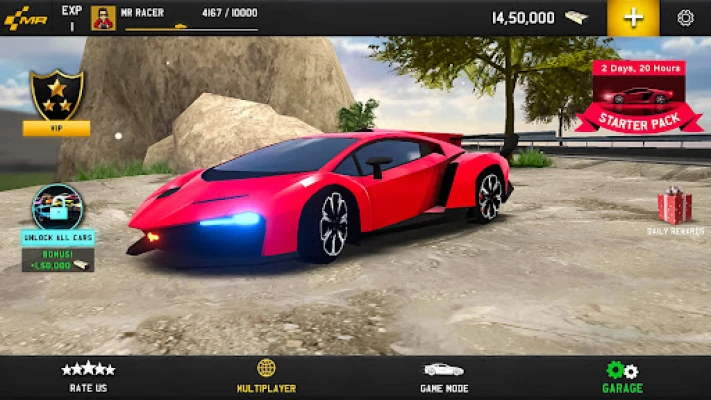This screenshot has width=711, height=400.
Task: Tap the Rate Us stars
Action: 88,376
